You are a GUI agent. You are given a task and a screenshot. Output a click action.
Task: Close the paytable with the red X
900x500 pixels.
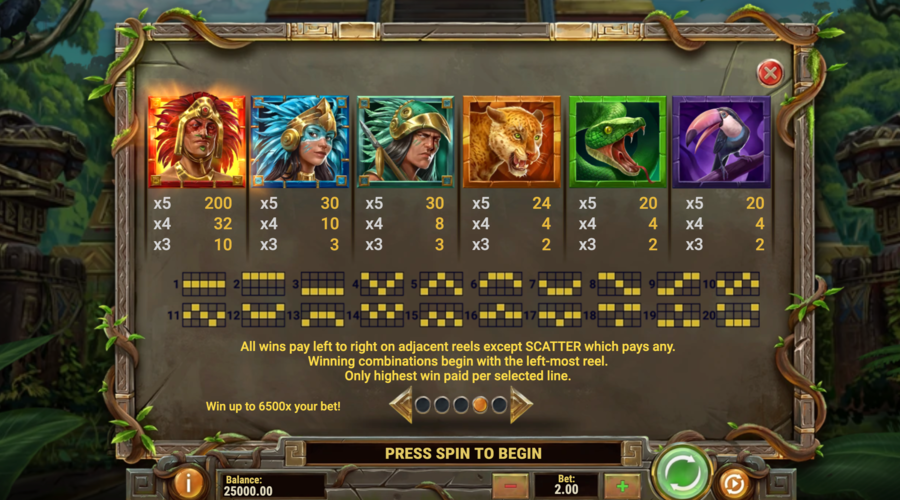tap(769, 72)
